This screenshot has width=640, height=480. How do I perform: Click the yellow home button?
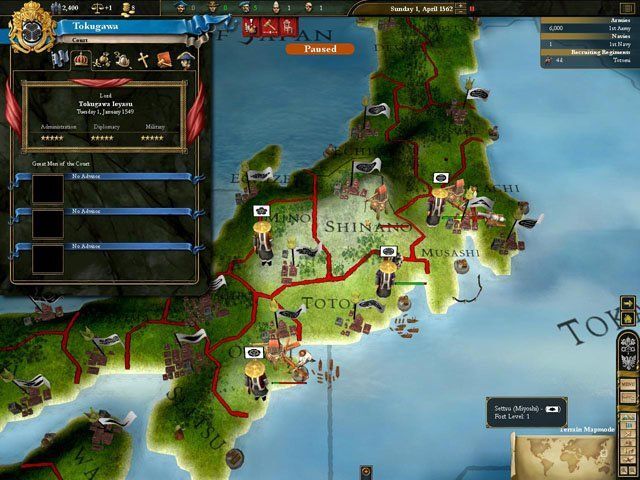627,318
